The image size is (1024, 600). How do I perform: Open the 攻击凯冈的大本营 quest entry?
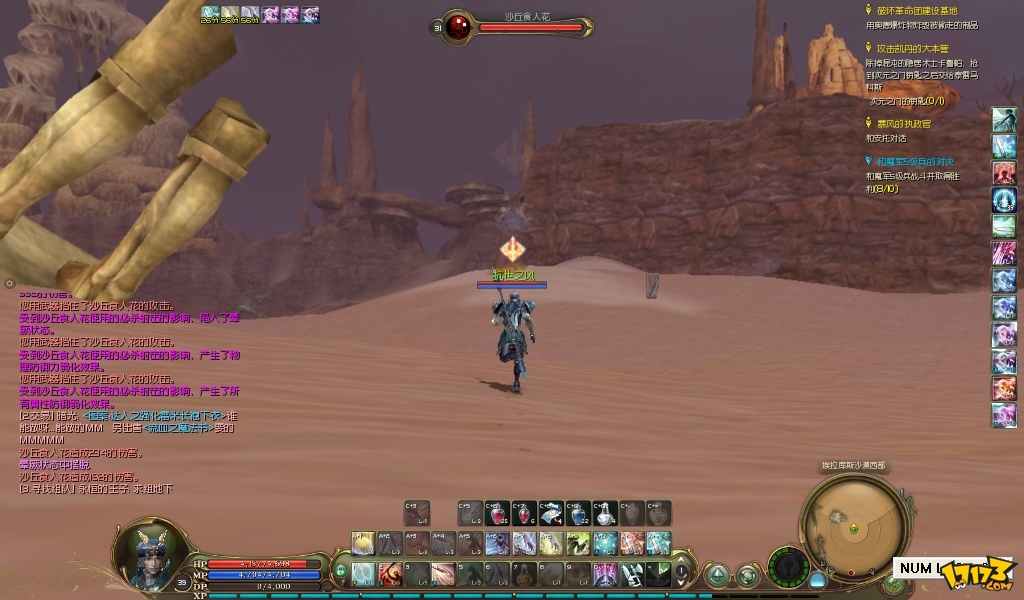[x=912, y=47]
